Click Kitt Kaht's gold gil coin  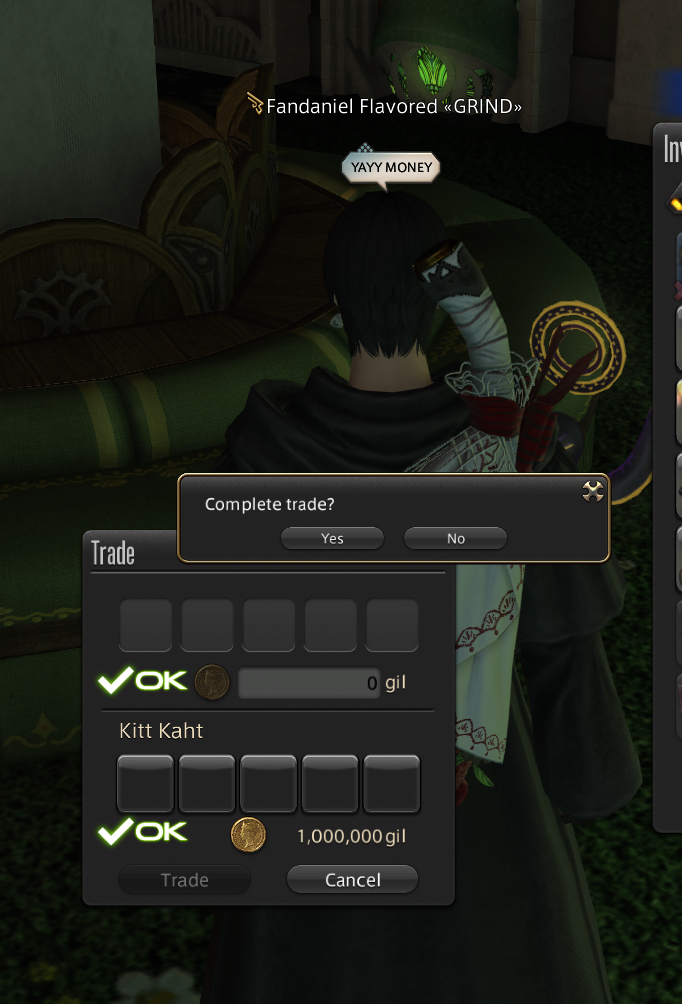tap(248, 833)
